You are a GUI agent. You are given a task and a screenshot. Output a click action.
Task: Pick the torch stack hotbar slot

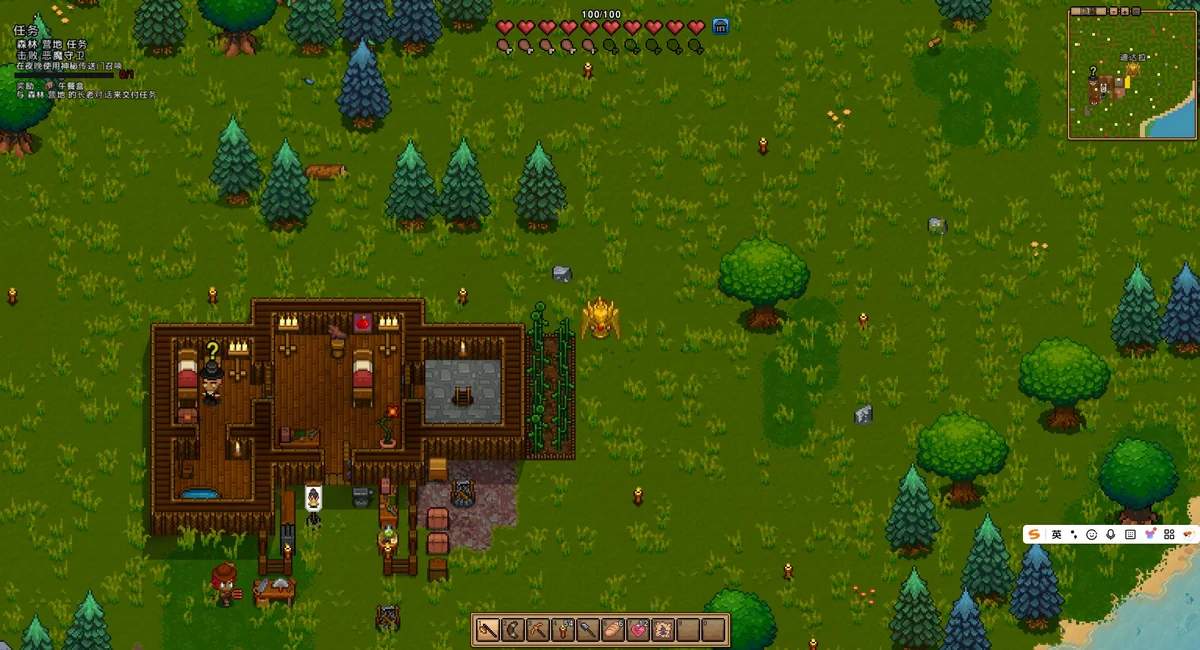[x=563, y=630]
